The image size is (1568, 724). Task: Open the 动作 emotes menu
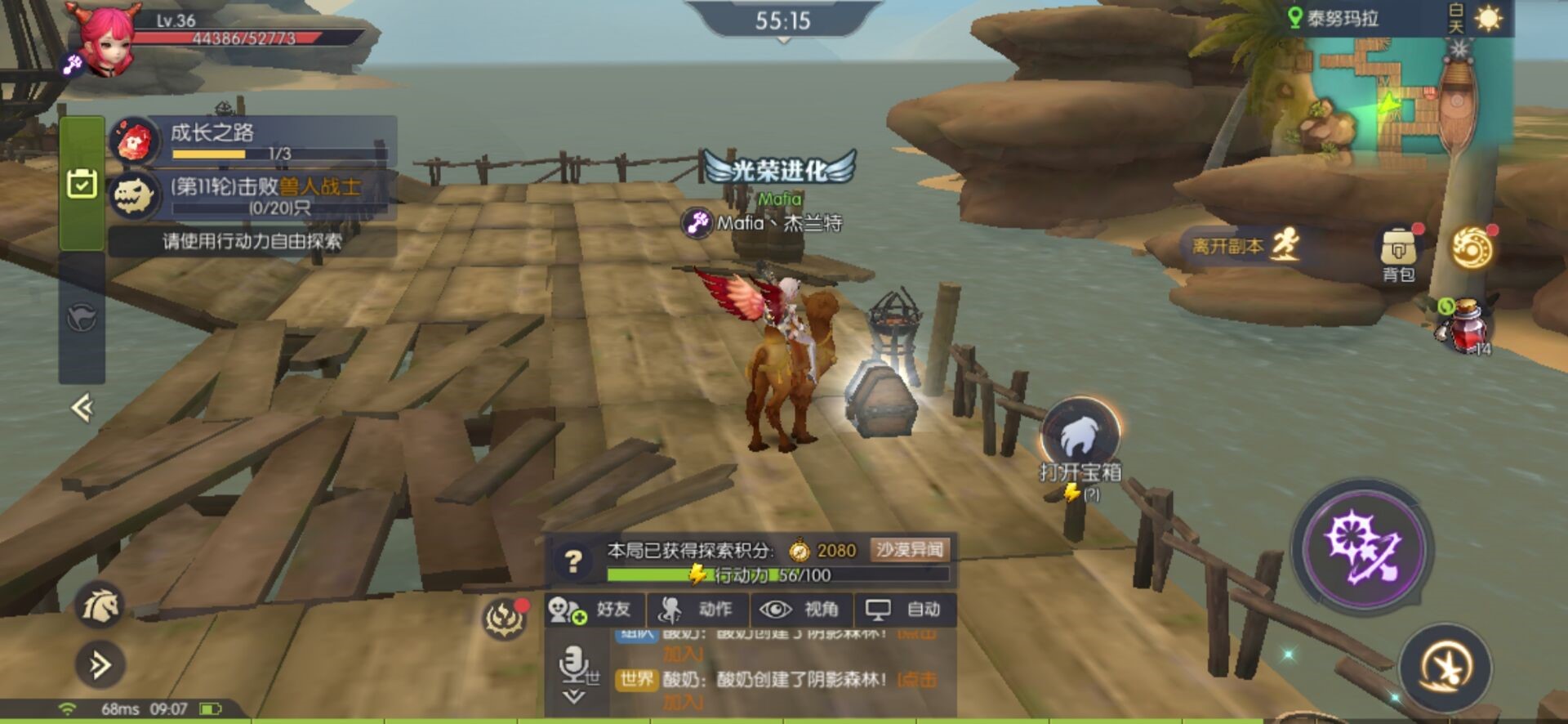pyautogui.click(x=698, y=610)
